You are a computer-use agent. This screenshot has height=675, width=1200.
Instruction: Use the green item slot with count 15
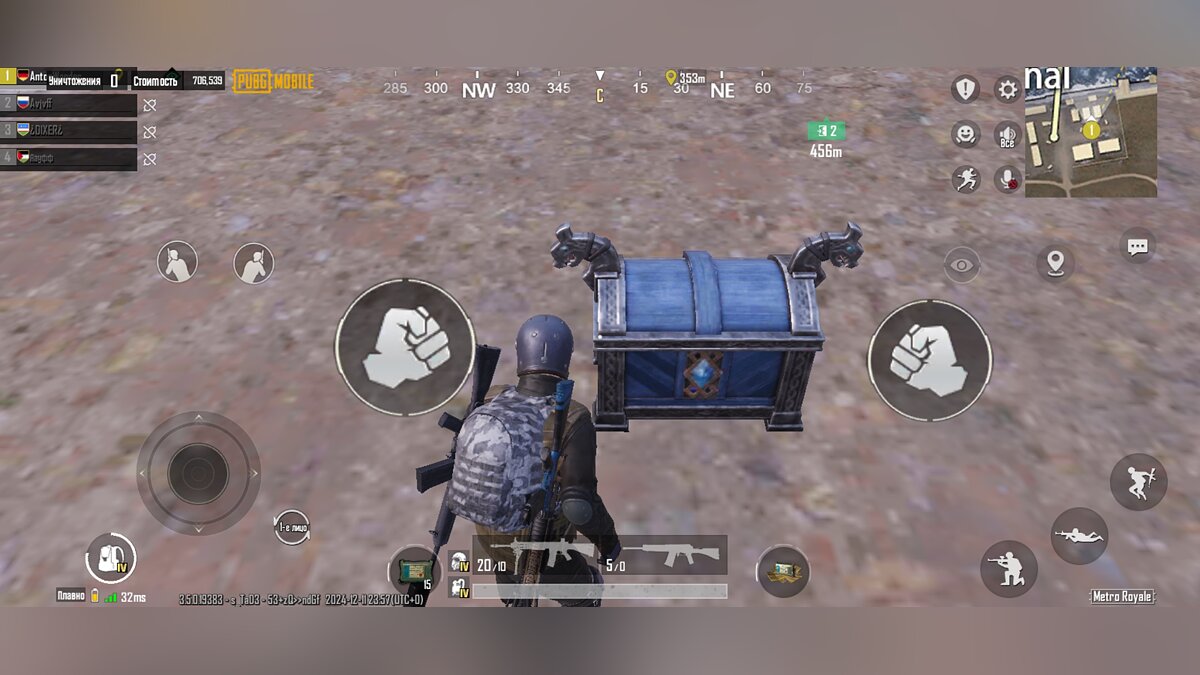[x=414, y=571]
